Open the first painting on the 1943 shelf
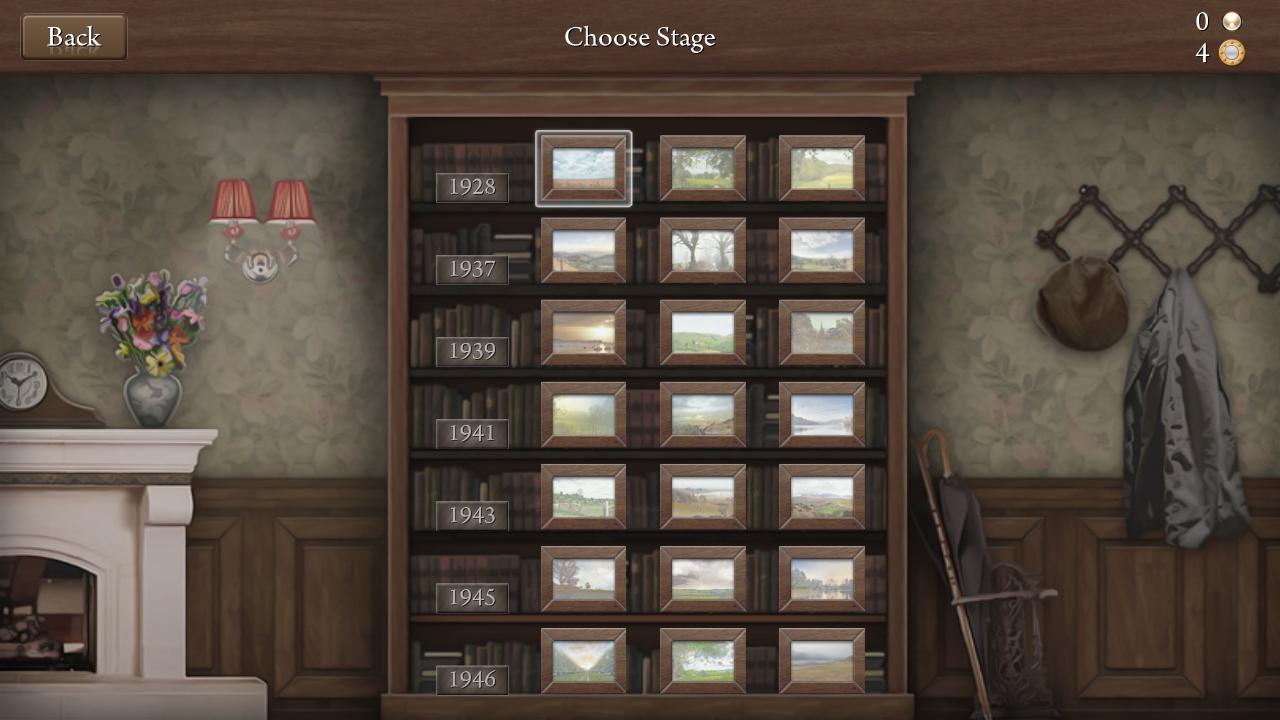Screen dimensions: 1280x720 (583, 496)
